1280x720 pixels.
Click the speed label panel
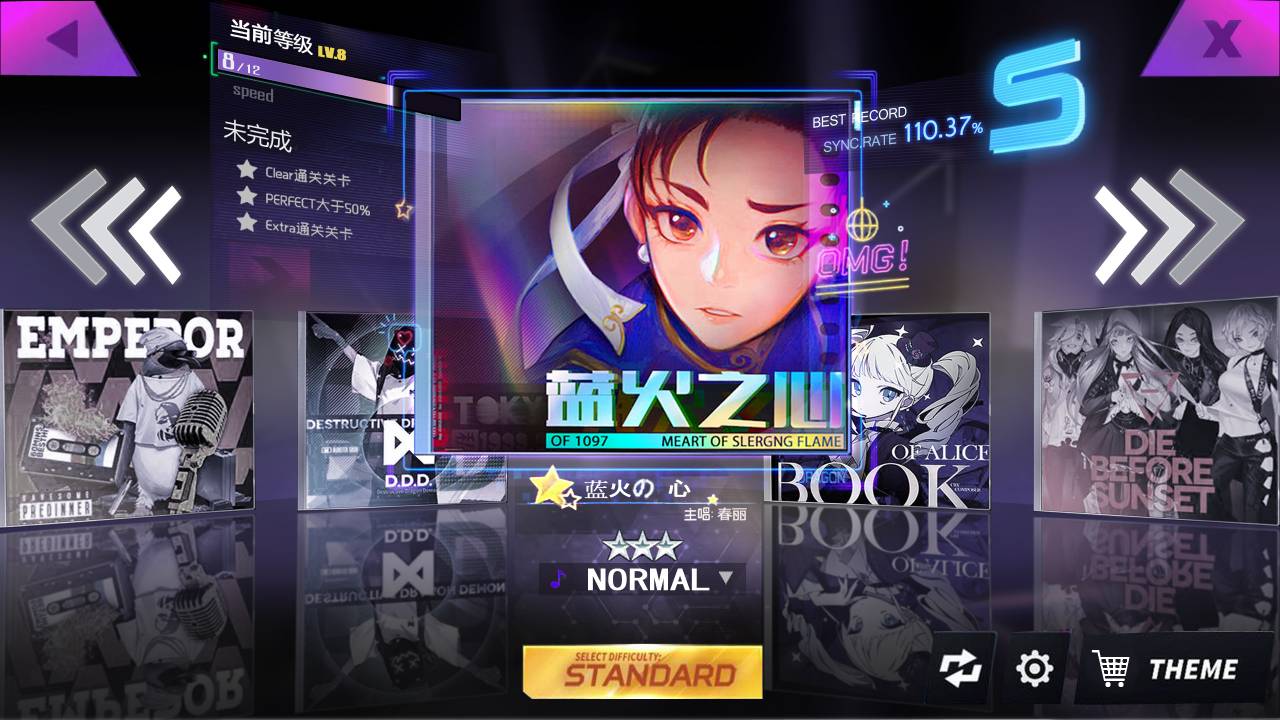click(x=251, y=95)
